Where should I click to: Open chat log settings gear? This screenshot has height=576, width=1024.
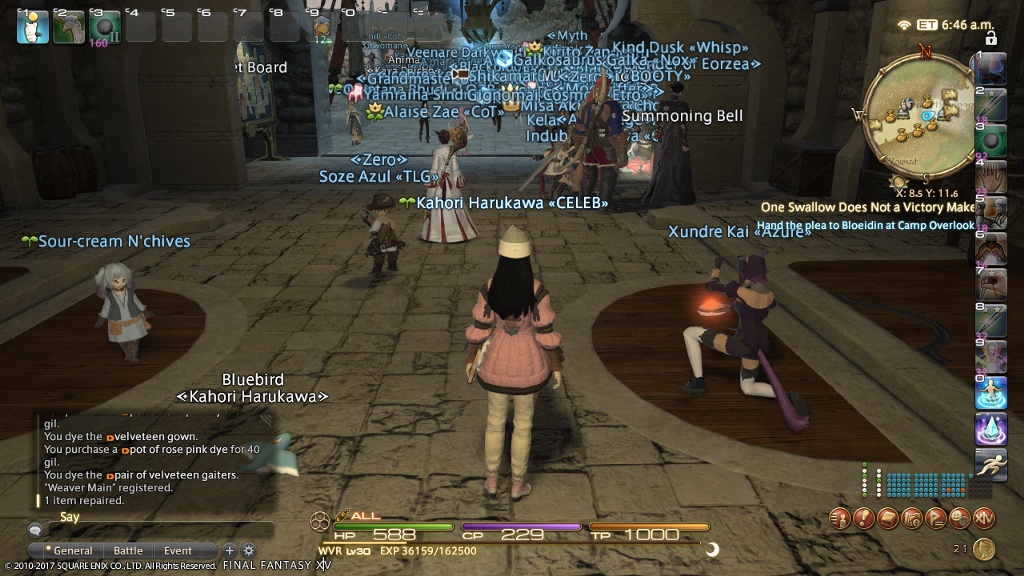tap(249, 550)
